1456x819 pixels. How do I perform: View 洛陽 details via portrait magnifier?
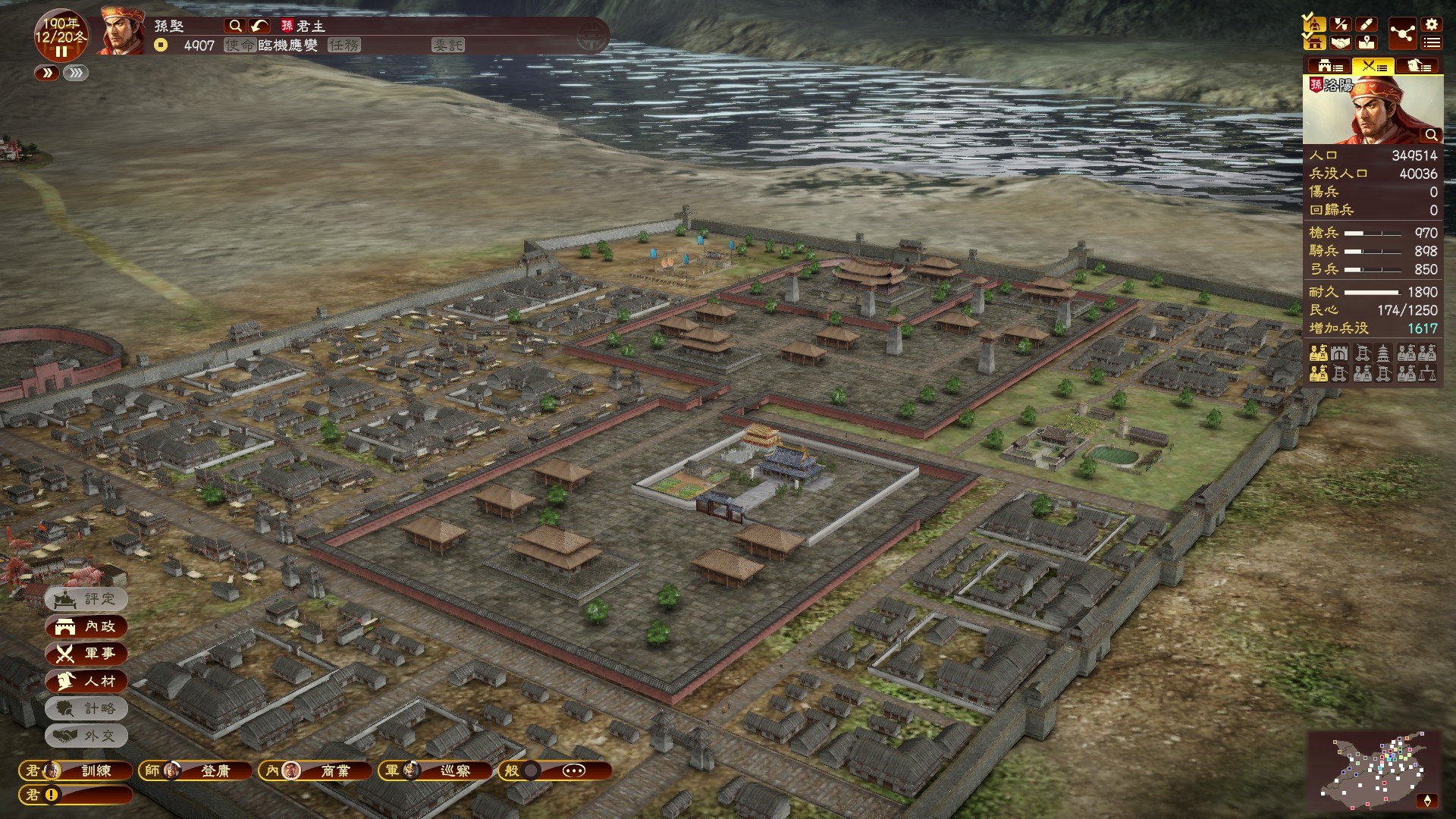(x=1431, y=135)
